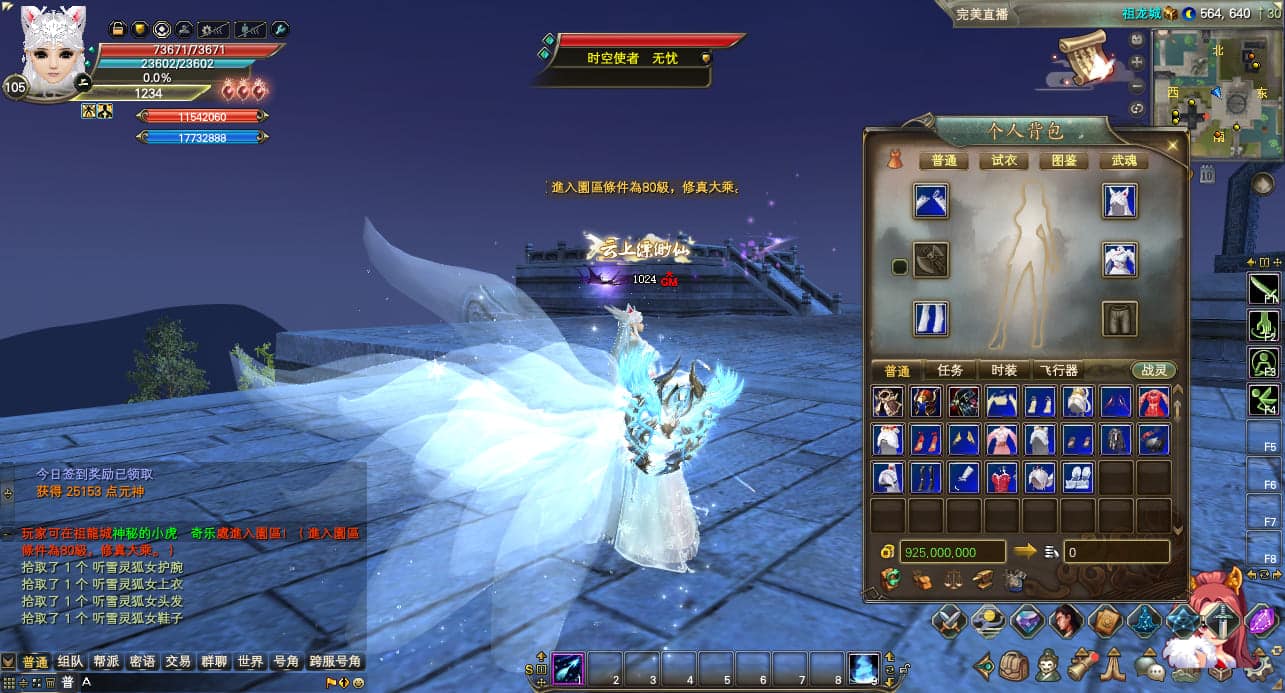Viewport: 1285px width, 693px height.
Task: Switch chat to the 世界 channel
Action: (x=250, y=662)
